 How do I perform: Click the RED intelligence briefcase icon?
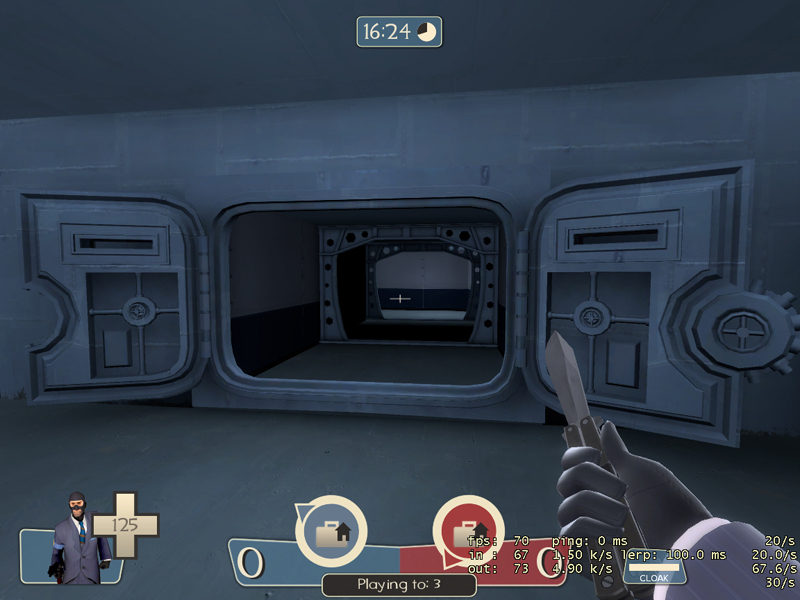click(467, 532)
